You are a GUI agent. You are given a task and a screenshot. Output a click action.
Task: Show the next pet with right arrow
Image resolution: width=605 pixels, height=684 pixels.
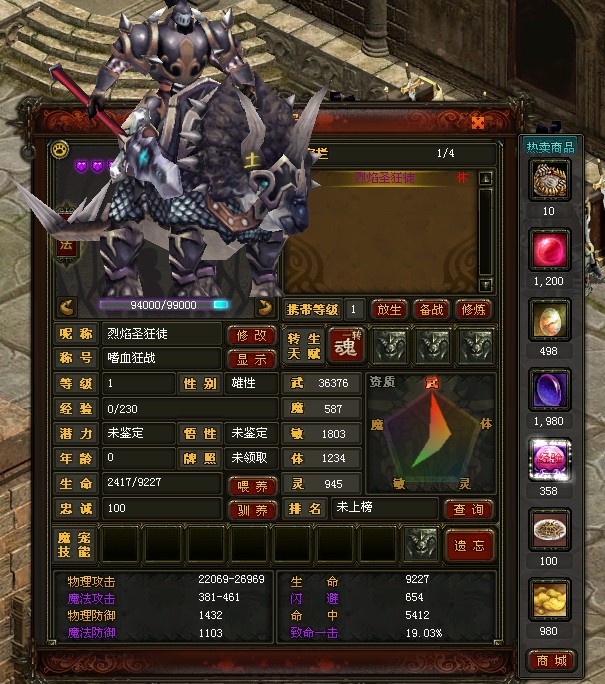click(x=265, y=306)
